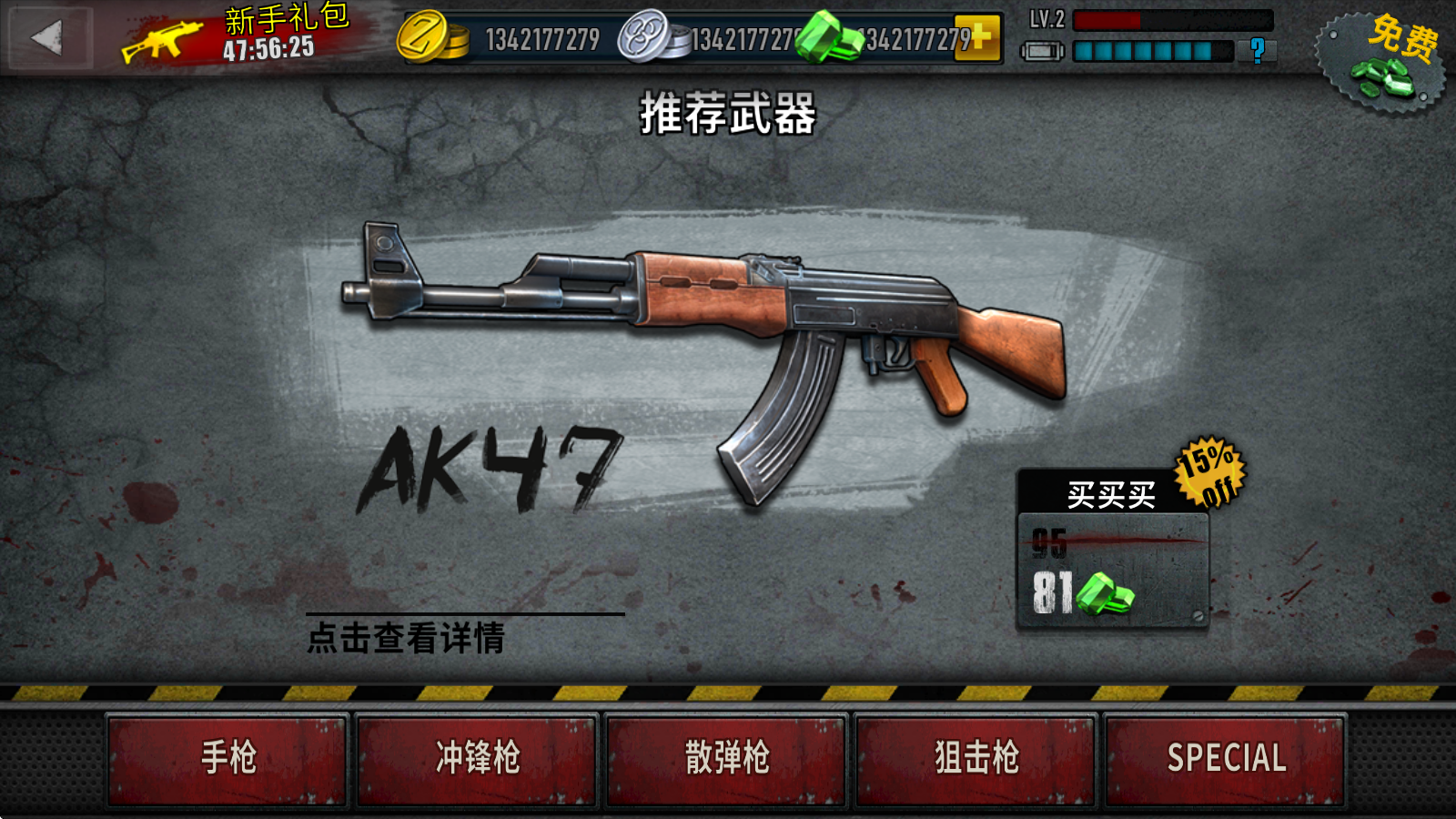The height and width of the screenshot is (819, 1456).
Task: Tap the 15% off discount badge
Action: pyautogui.click(x=1211, y=474)
